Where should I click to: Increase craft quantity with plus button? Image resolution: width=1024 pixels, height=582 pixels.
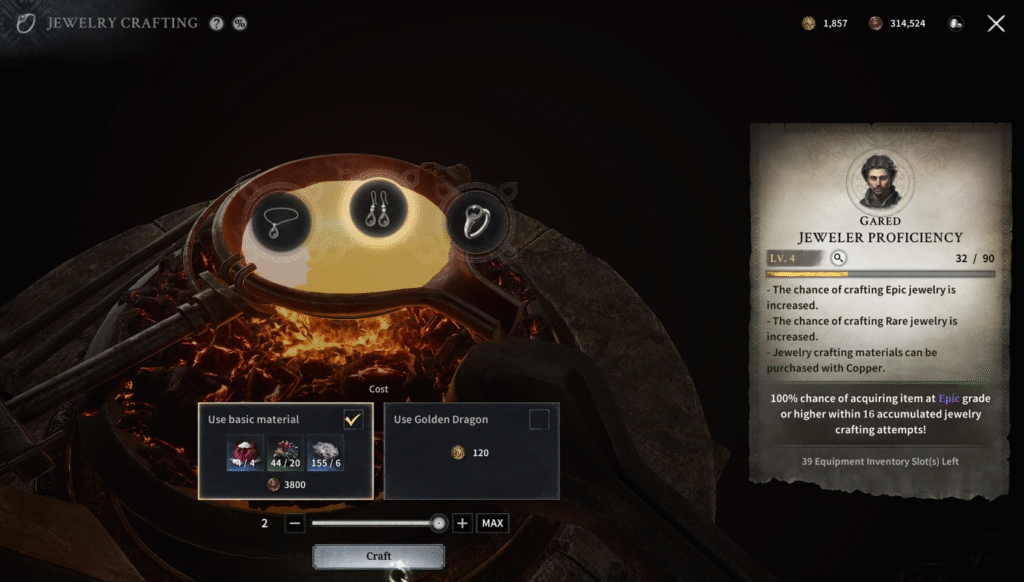(x=462, y=523)
